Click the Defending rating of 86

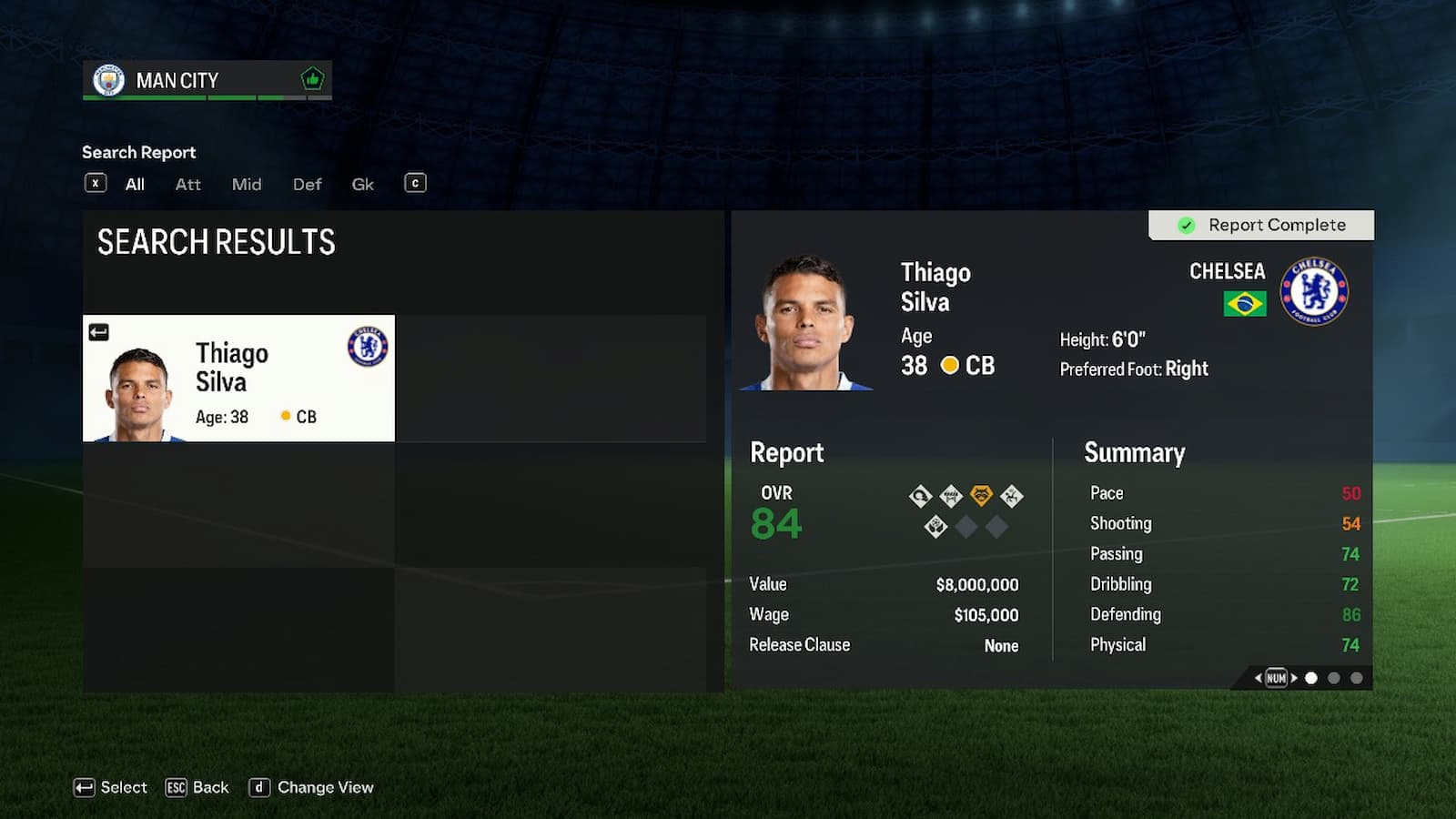[x=1351, y=614]
